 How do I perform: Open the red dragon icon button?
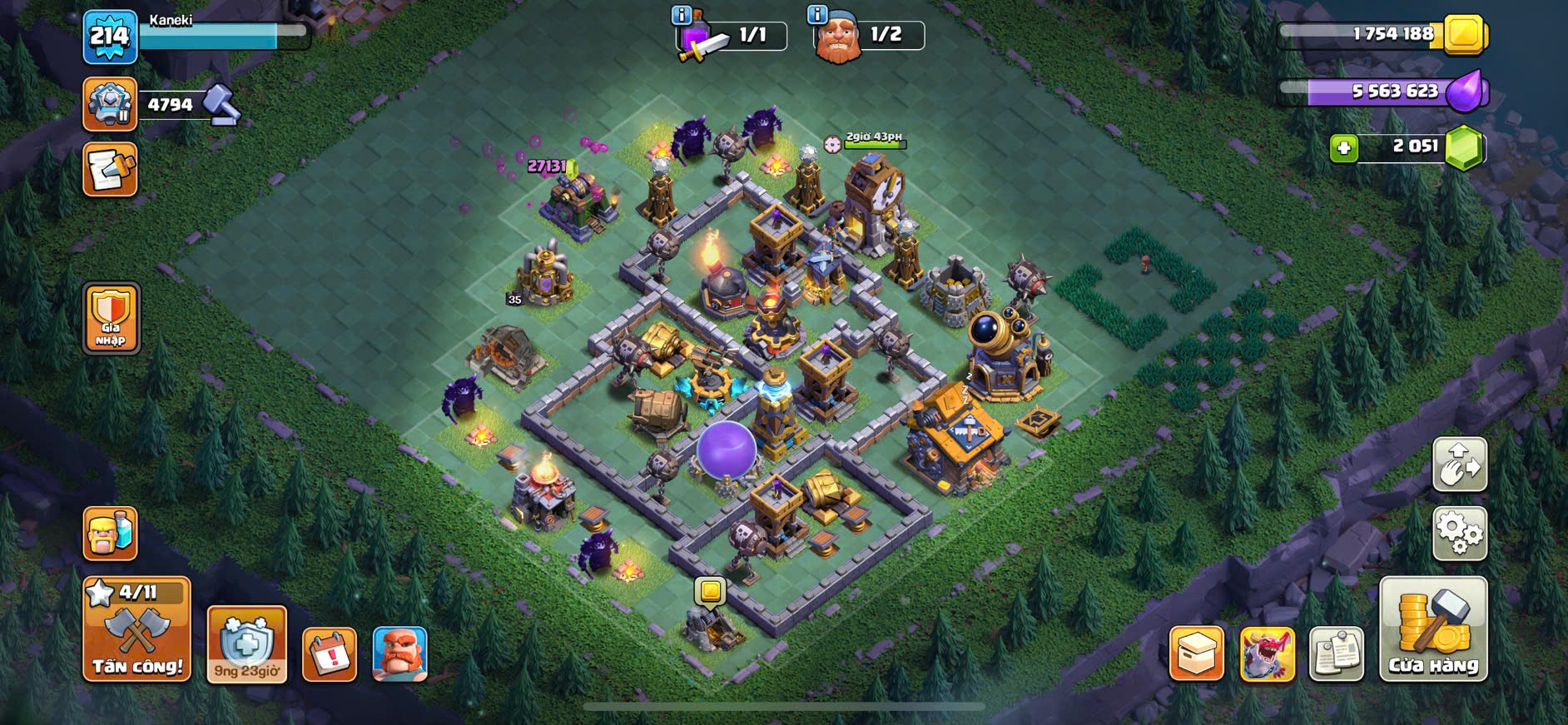[1267, 654]
